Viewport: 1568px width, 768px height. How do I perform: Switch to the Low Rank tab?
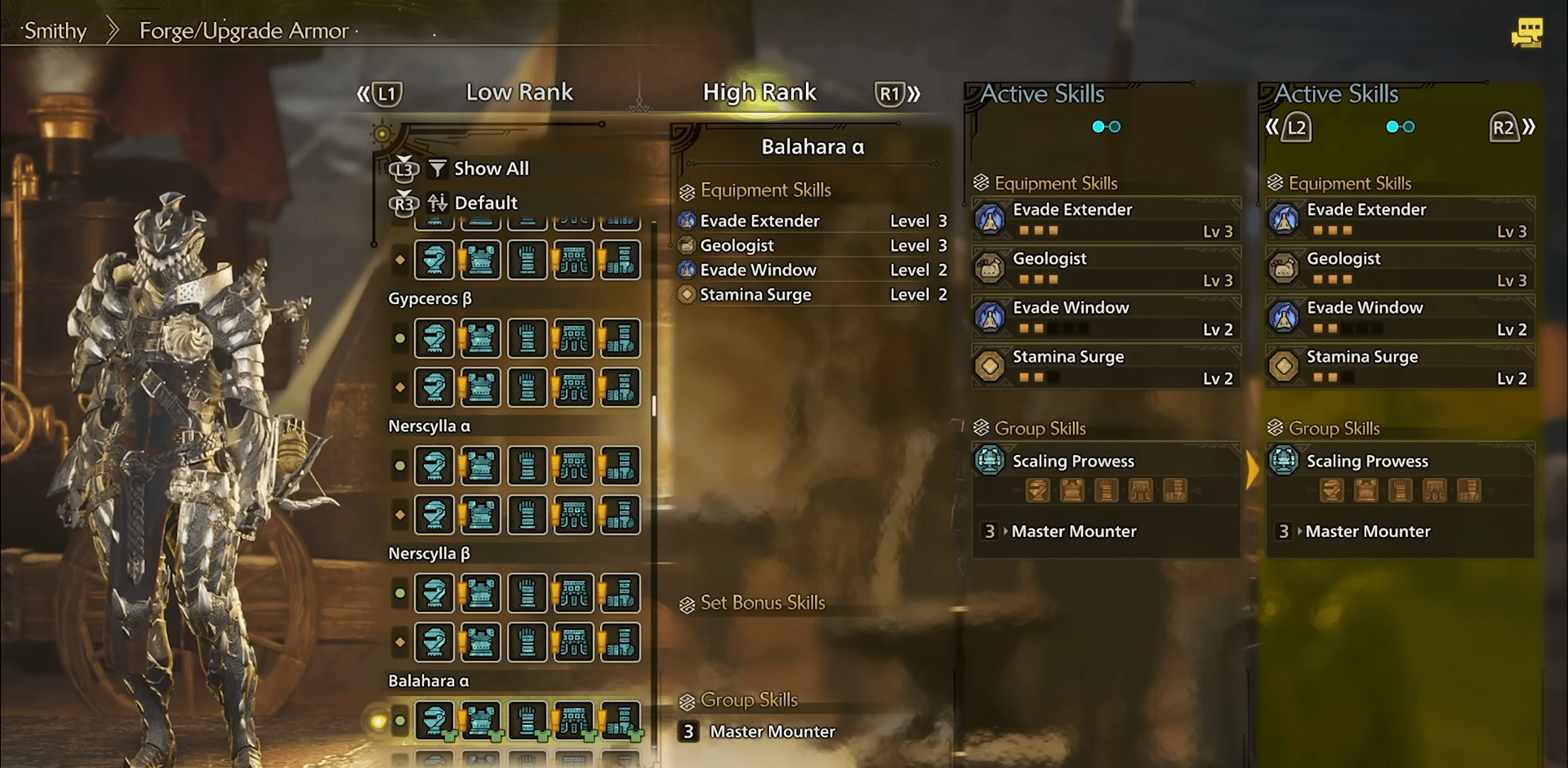point(519,92)
